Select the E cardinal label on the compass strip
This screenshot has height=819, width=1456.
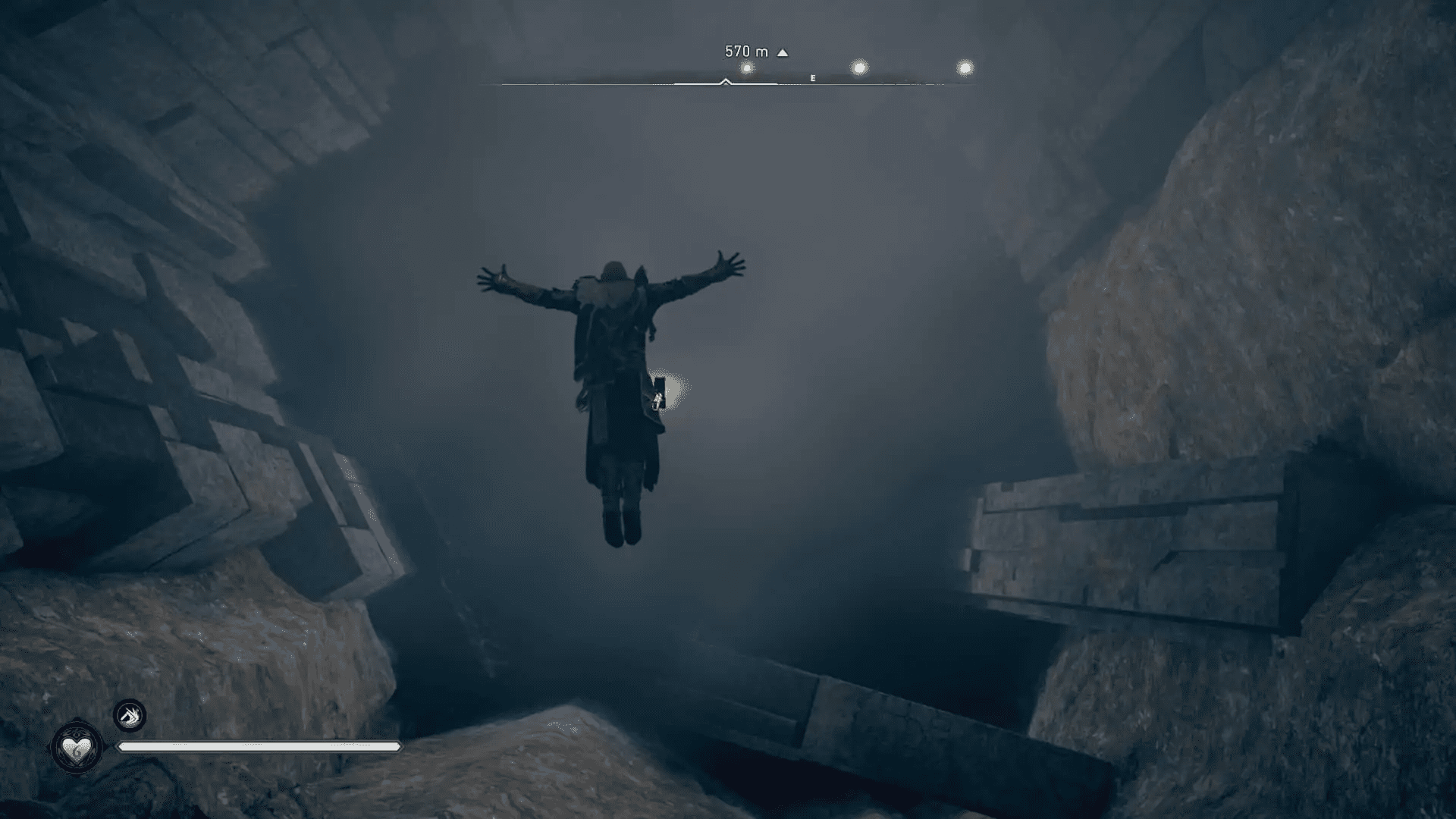[812, 78]
